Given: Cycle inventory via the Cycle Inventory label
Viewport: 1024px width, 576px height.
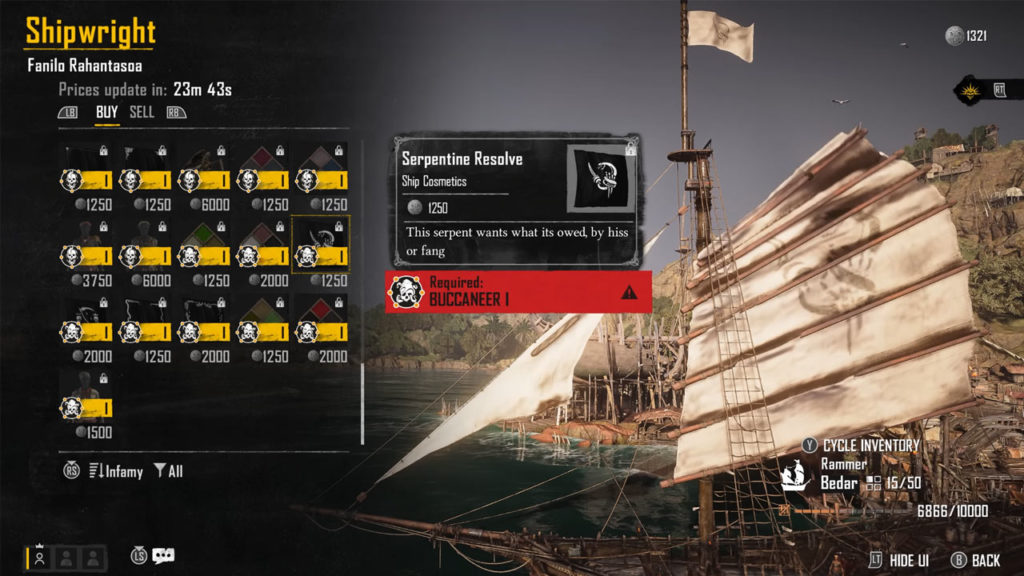Looking at the screenshot, I should click(871, 445).
